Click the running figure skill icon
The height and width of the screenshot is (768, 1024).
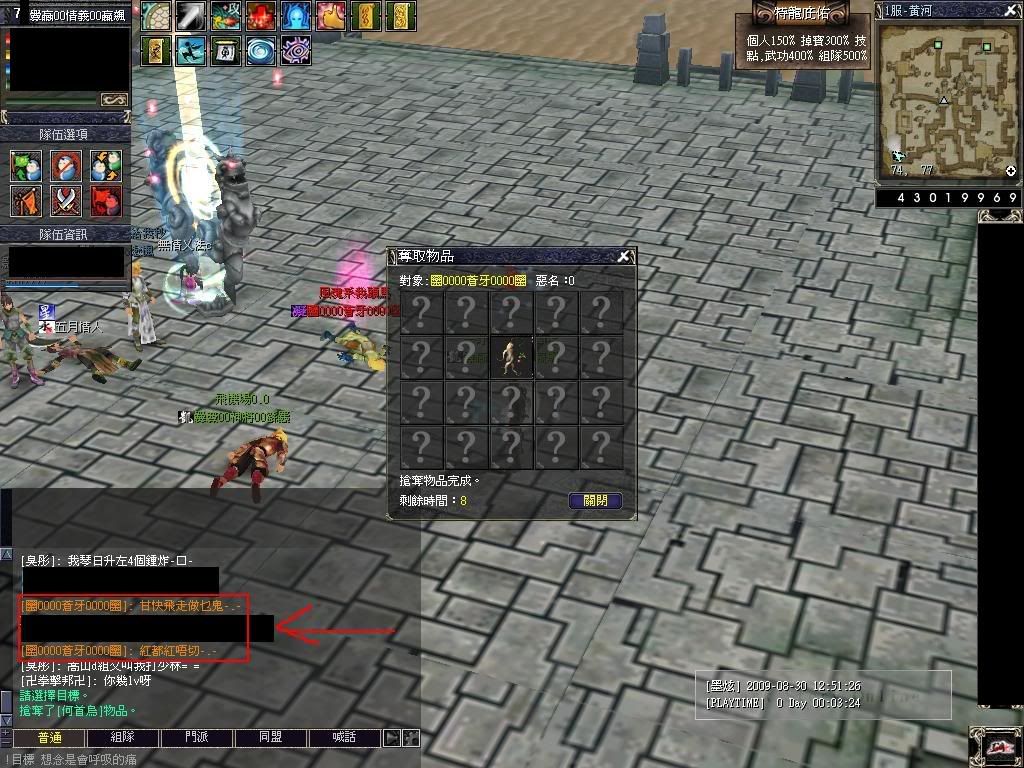pyautogui.click(x=191, y=51)
